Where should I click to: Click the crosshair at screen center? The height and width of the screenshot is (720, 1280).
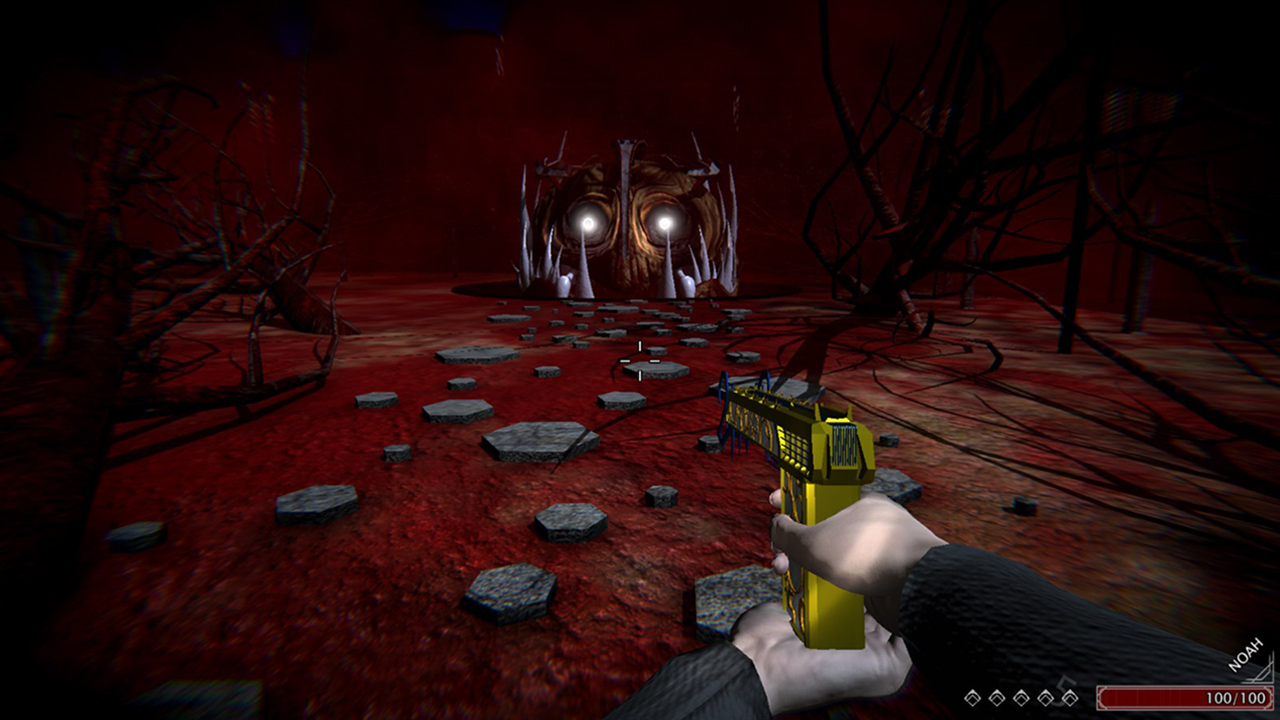tap(638, 360)
